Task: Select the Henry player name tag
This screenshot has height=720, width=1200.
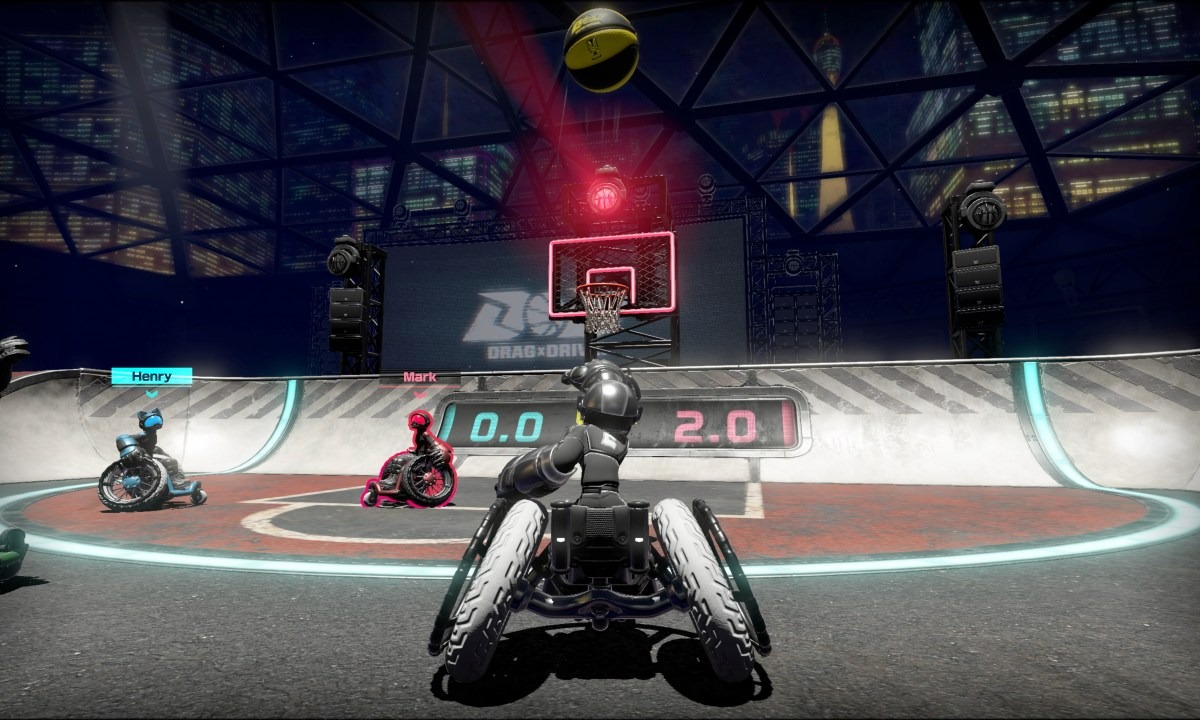Action: pos(151,377)
